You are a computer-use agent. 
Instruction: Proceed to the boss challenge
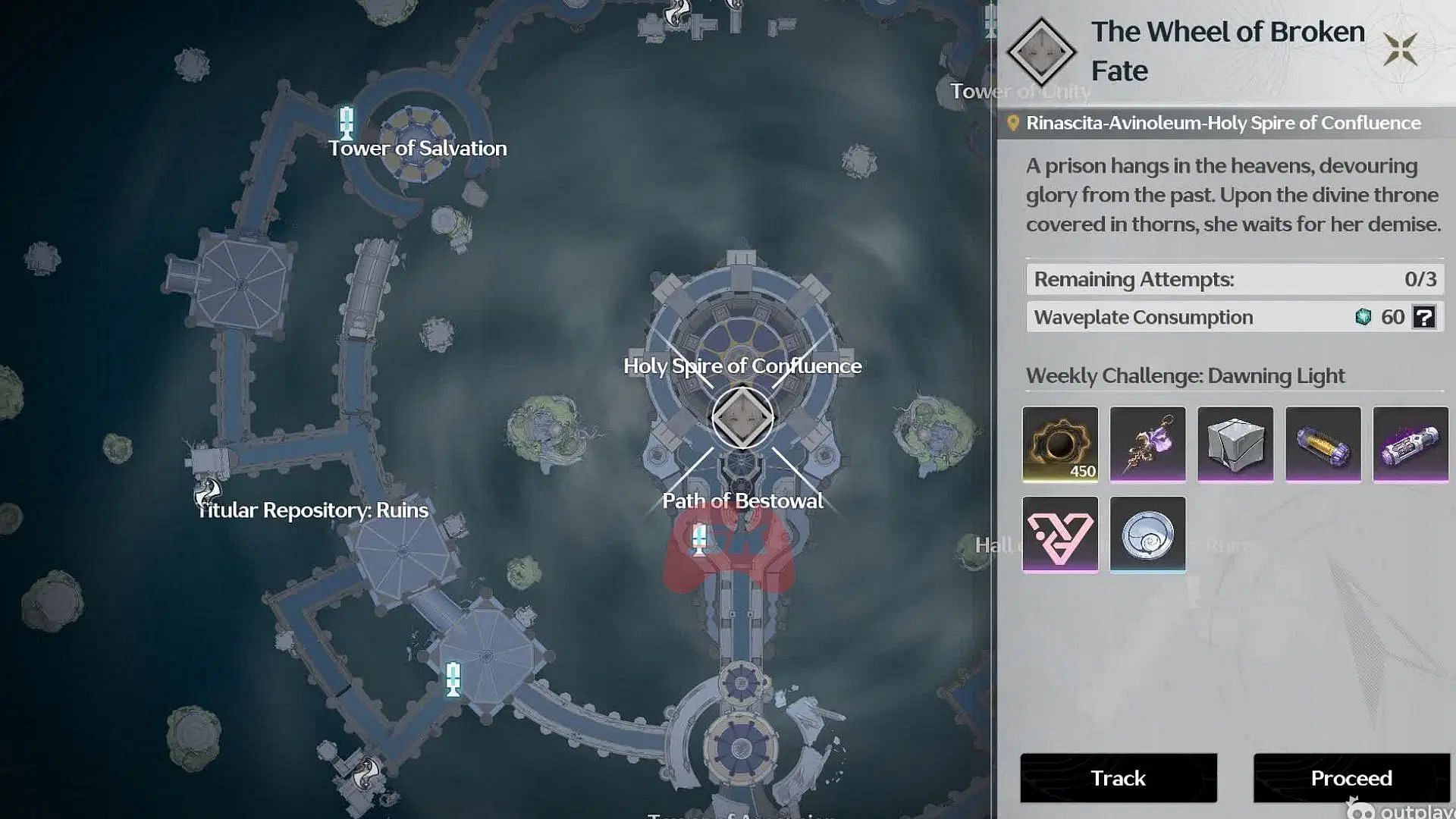1351,778
